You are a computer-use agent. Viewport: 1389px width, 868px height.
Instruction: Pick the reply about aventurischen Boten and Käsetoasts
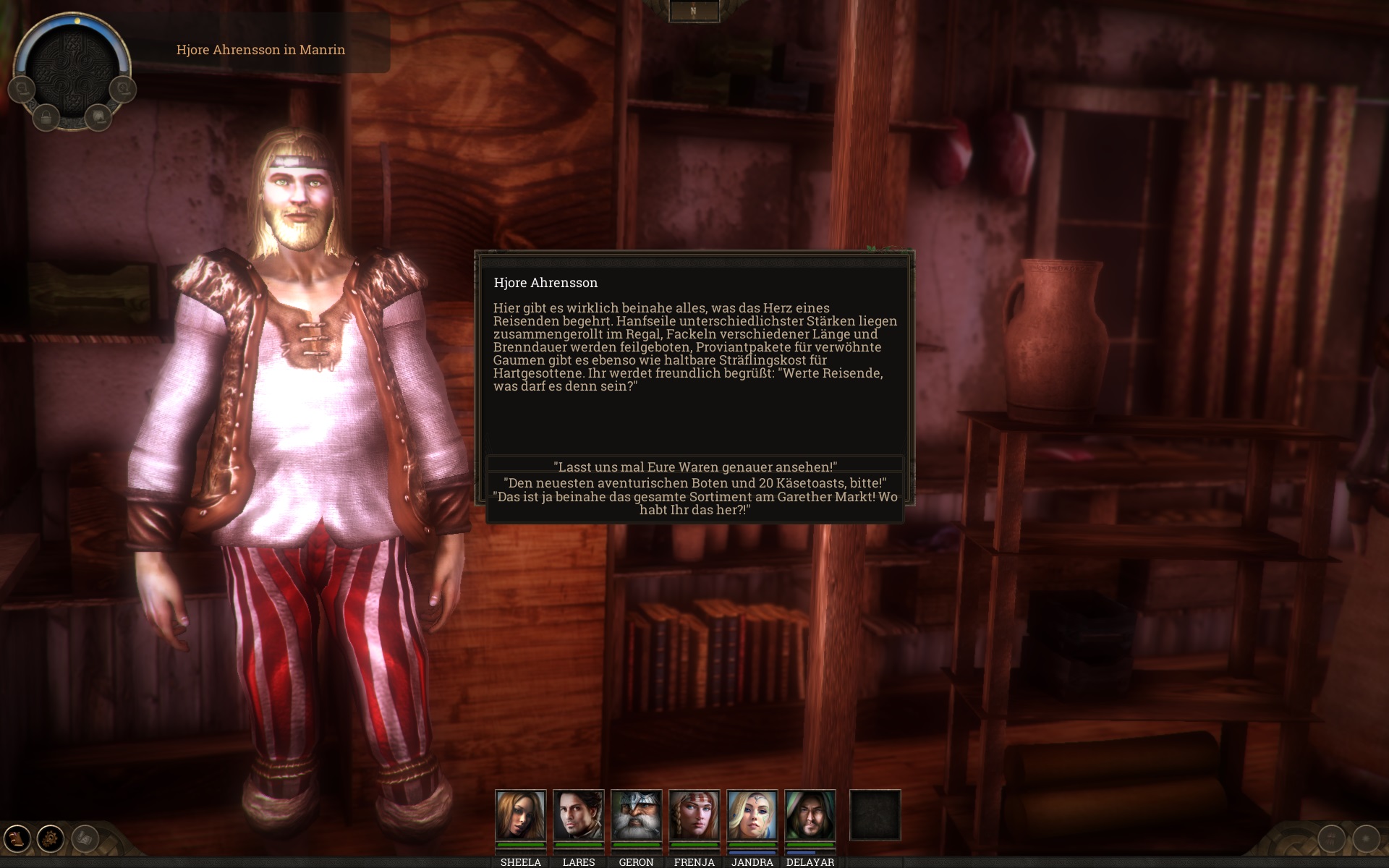click(x=694, y=482)
